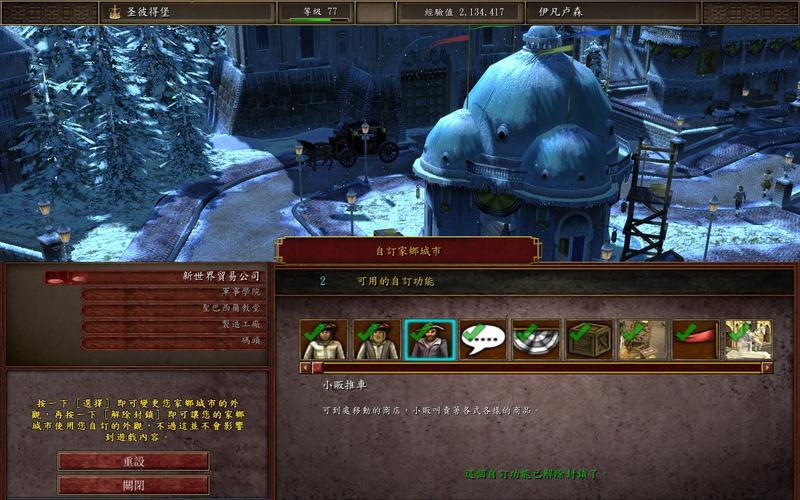Select the wooden crate customization icon
Image resolution: width=800 pixels, height=500 pixels.
click(x=591, y=340)
